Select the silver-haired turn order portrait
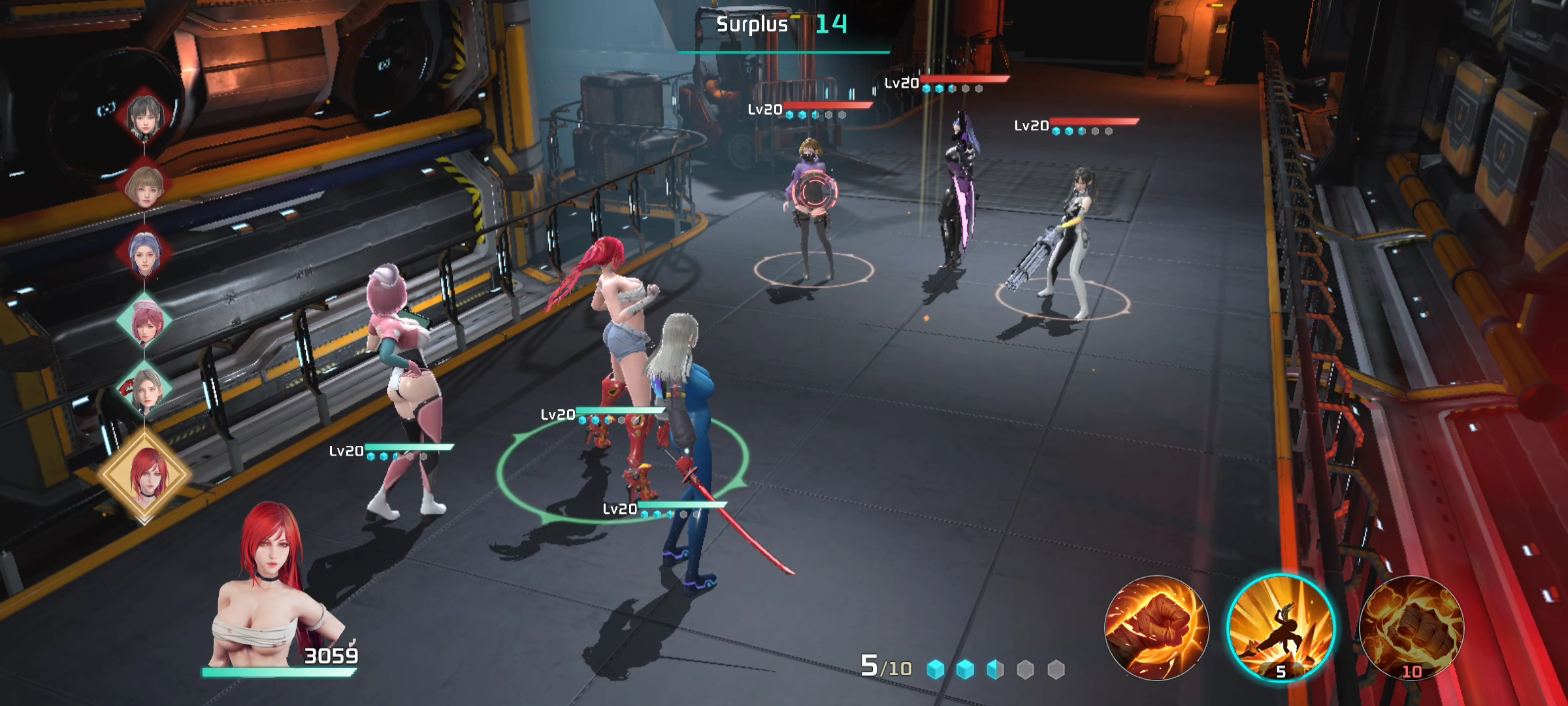1568x706 pixels. coord(145,390)
